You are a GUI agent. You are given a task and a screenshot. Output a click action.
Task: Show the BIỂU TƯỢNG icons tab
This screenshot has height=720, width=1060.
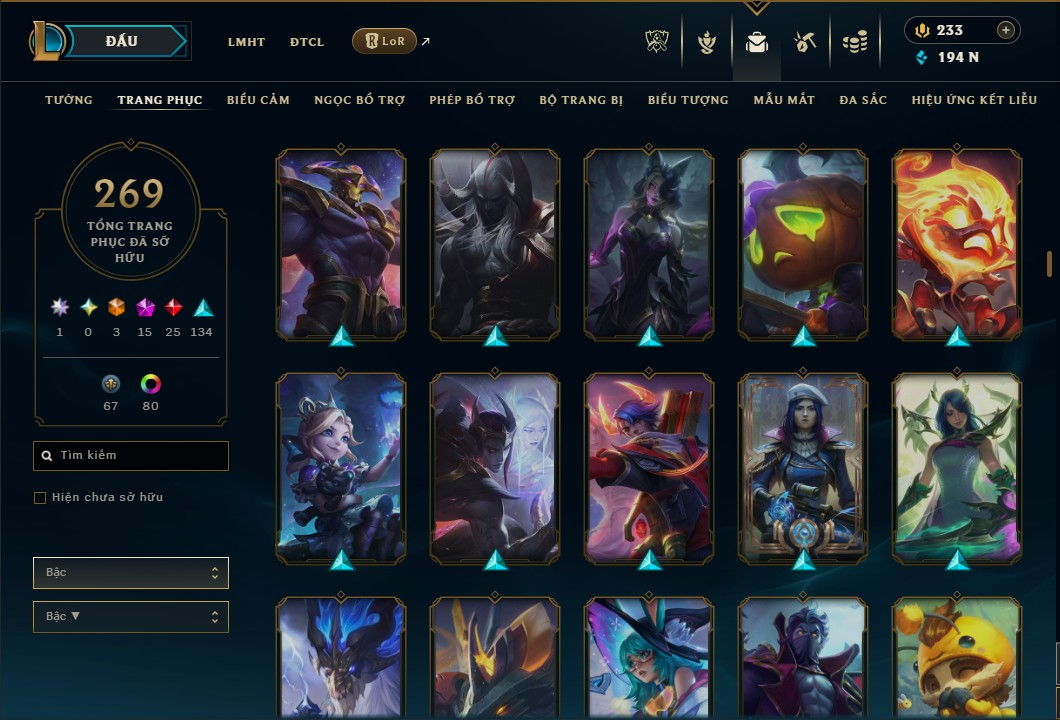point(688,100)
